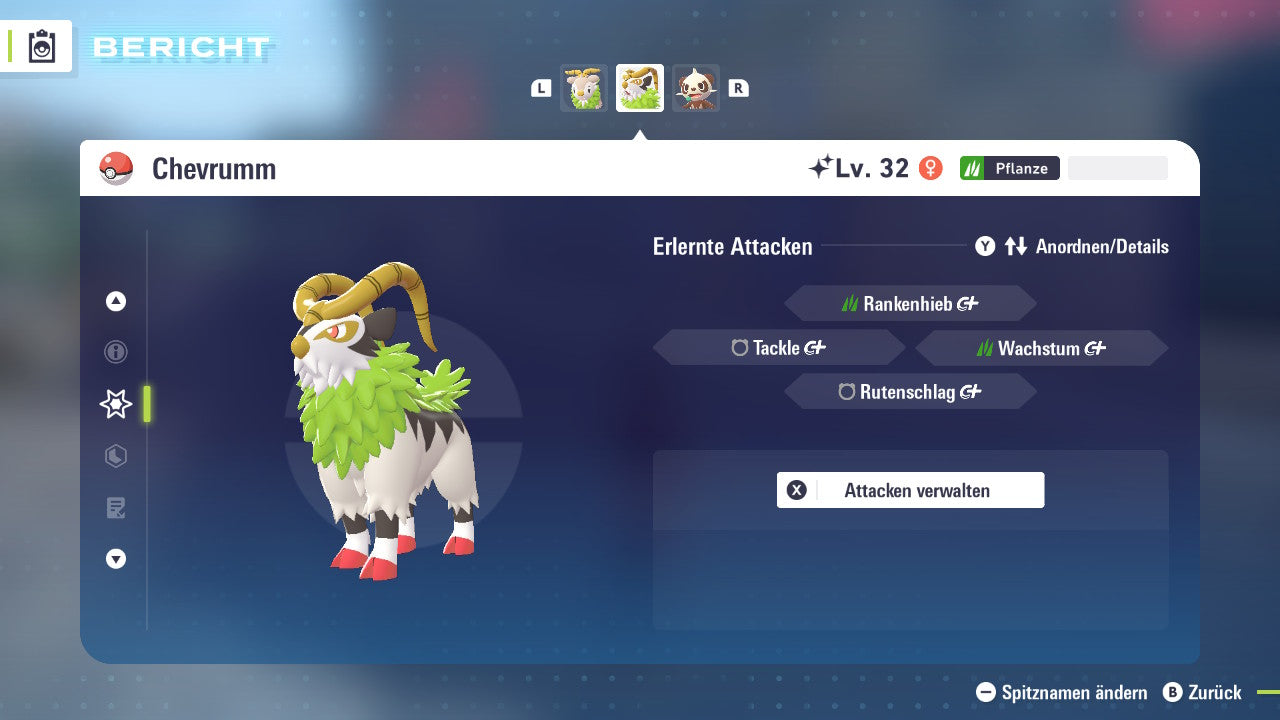
Task: Open the info tab icon in the sidebar
Action: pos(115,352)
